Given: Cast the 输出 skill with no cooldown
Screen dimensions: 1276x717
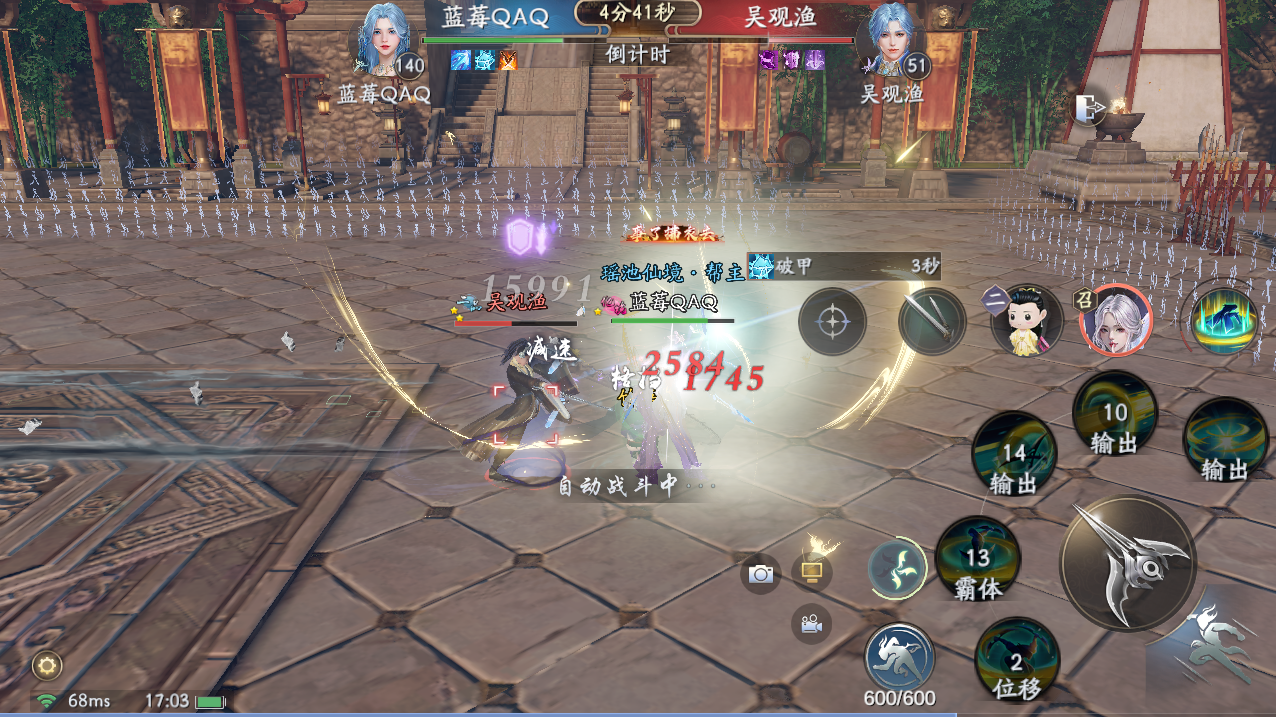Looking at the screenshot, I should coord(1225,440).
